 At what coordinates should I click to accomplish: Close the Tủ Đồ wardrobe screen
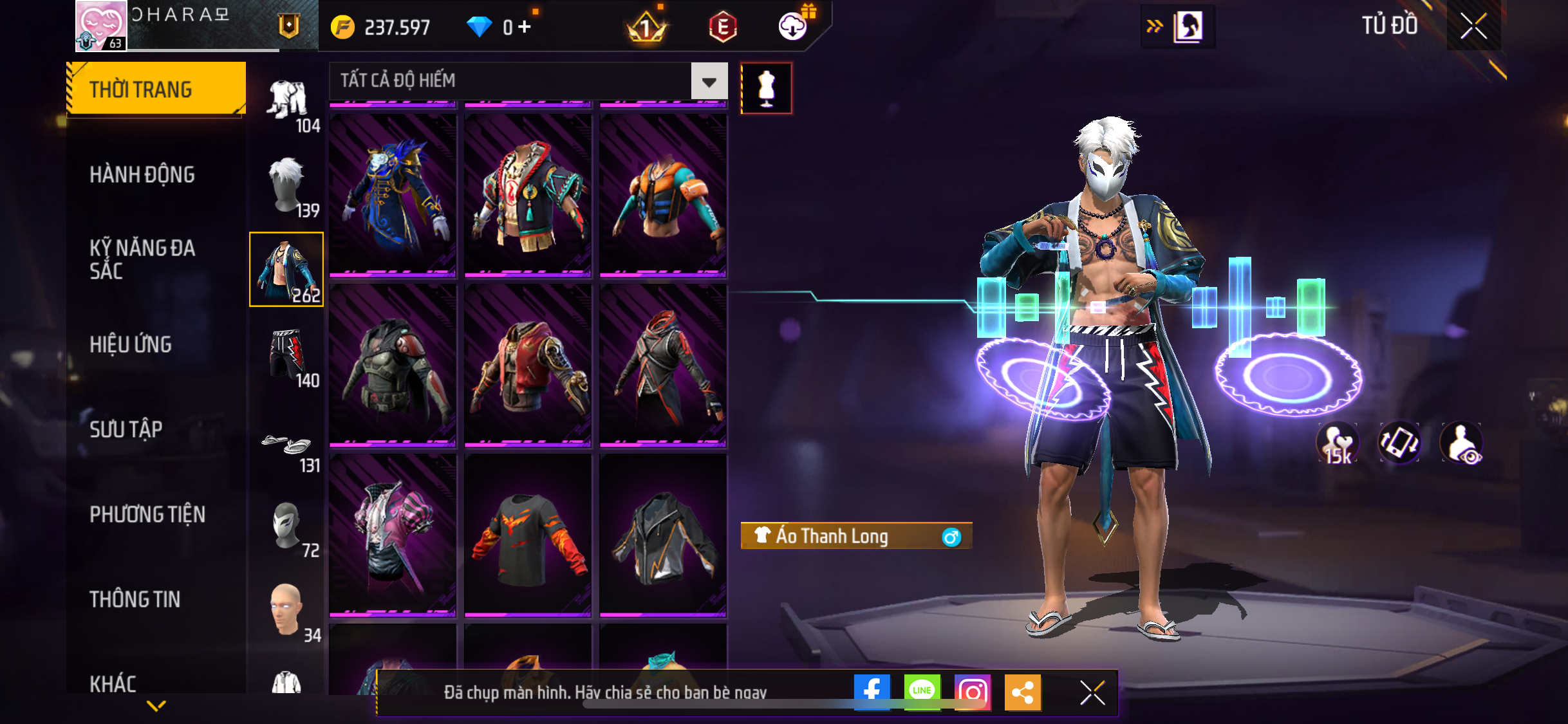click(1473, 26)
